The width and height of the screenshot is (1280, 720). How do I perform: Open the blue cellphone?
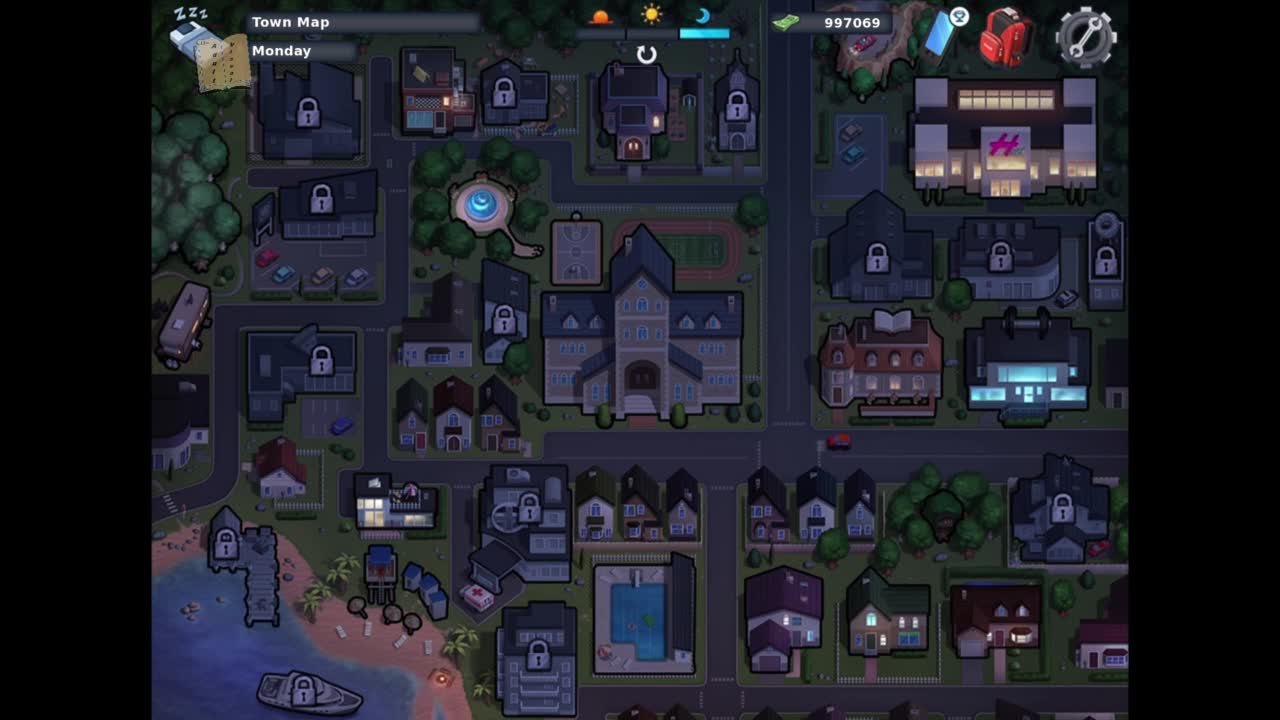point(941,35)
